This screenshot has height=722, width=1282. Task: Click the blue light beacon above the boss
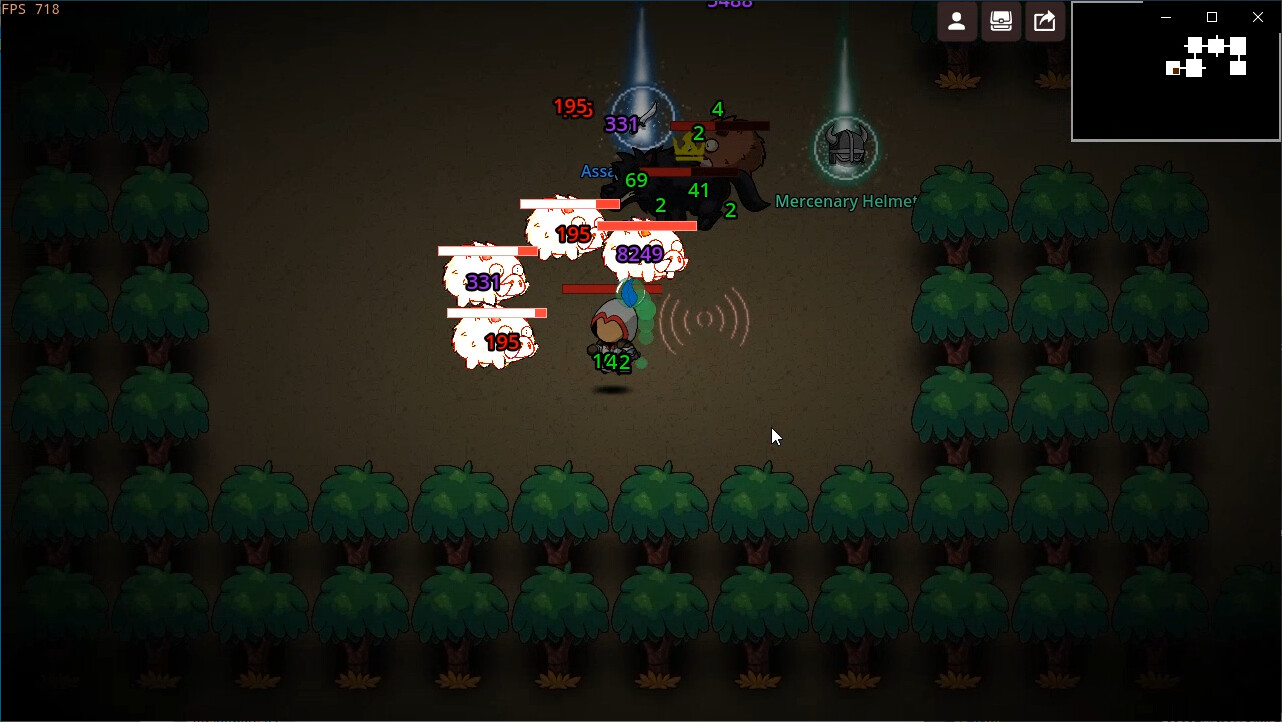click(643, 100)
